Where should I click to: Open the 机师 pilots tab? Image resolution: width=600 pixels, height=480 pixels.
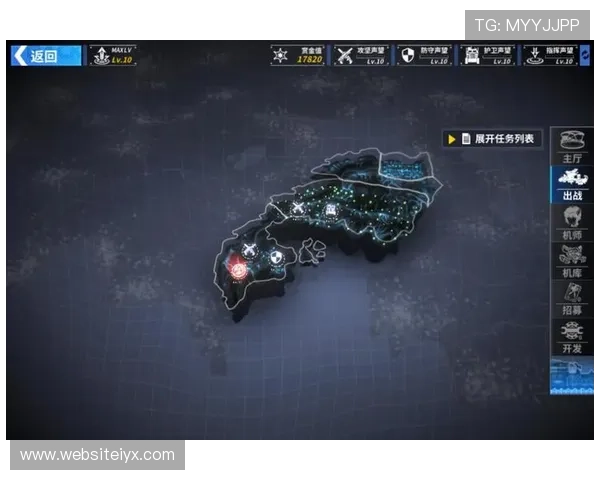pyautogui.click(x=572, y=224)
